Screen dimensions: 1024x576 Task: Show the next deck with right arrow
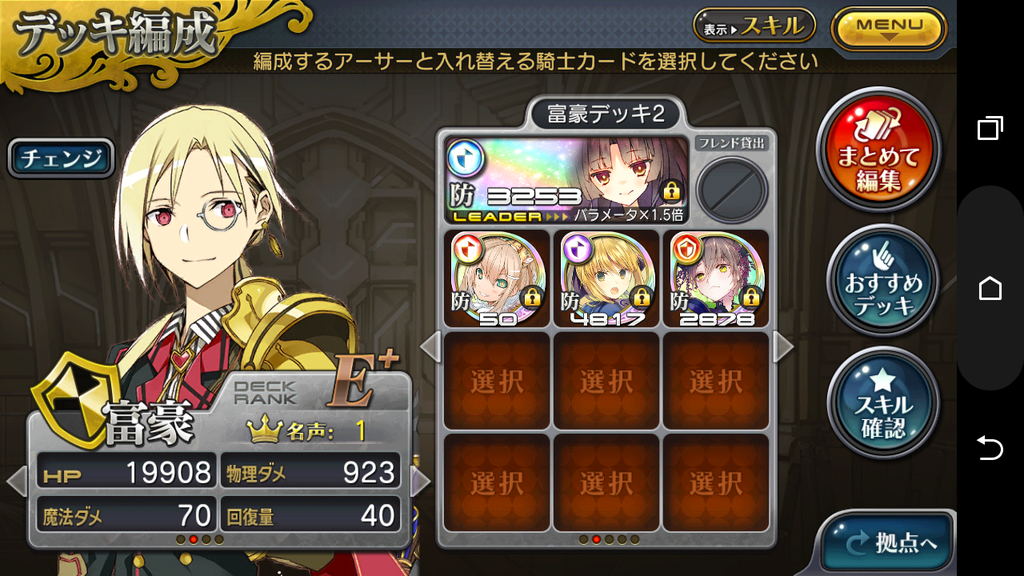click(x=783, y=347)
